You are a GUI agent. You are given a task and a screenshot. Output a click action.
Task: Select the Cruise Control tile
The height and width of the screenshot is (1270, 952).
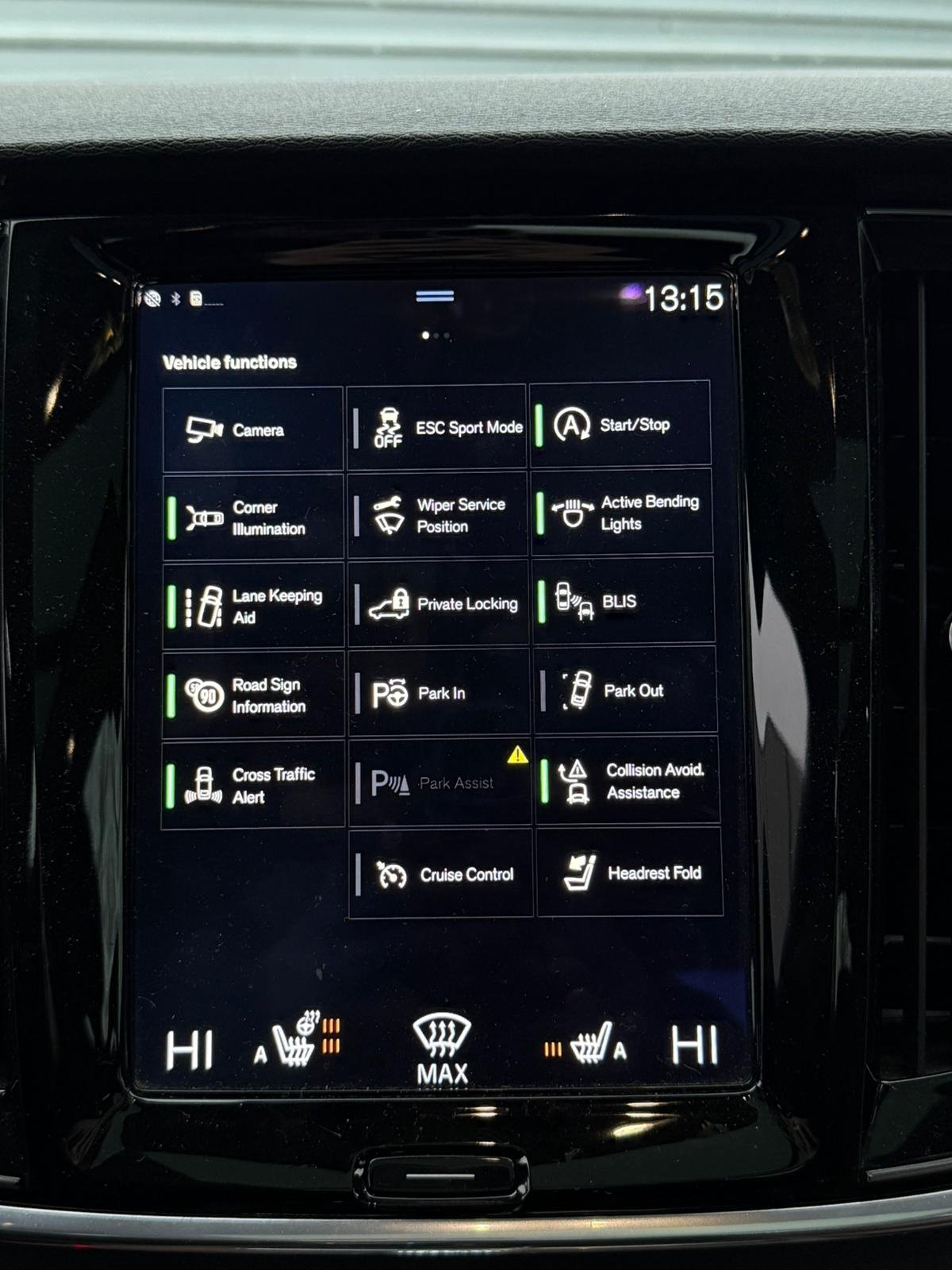tap(441, 874)
